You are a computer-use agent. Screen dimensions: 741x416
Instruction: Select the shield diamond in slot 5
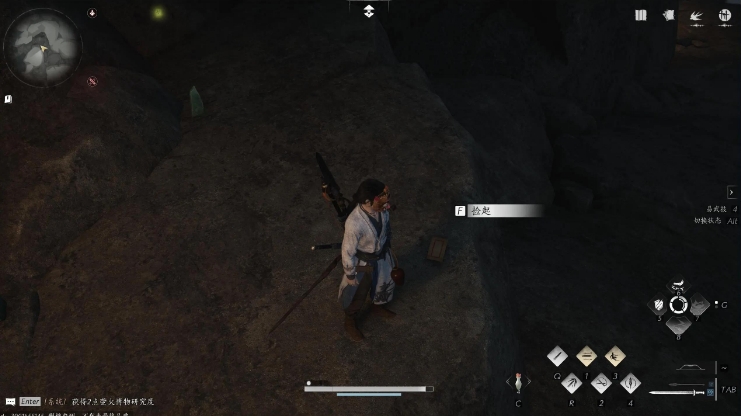click(x=659, y=304)
